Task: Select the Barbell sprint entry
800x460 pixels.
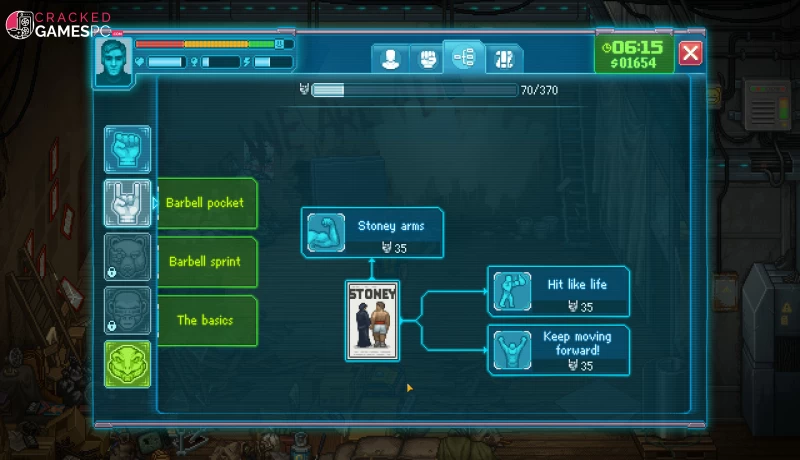Action: tap(205, 262)
